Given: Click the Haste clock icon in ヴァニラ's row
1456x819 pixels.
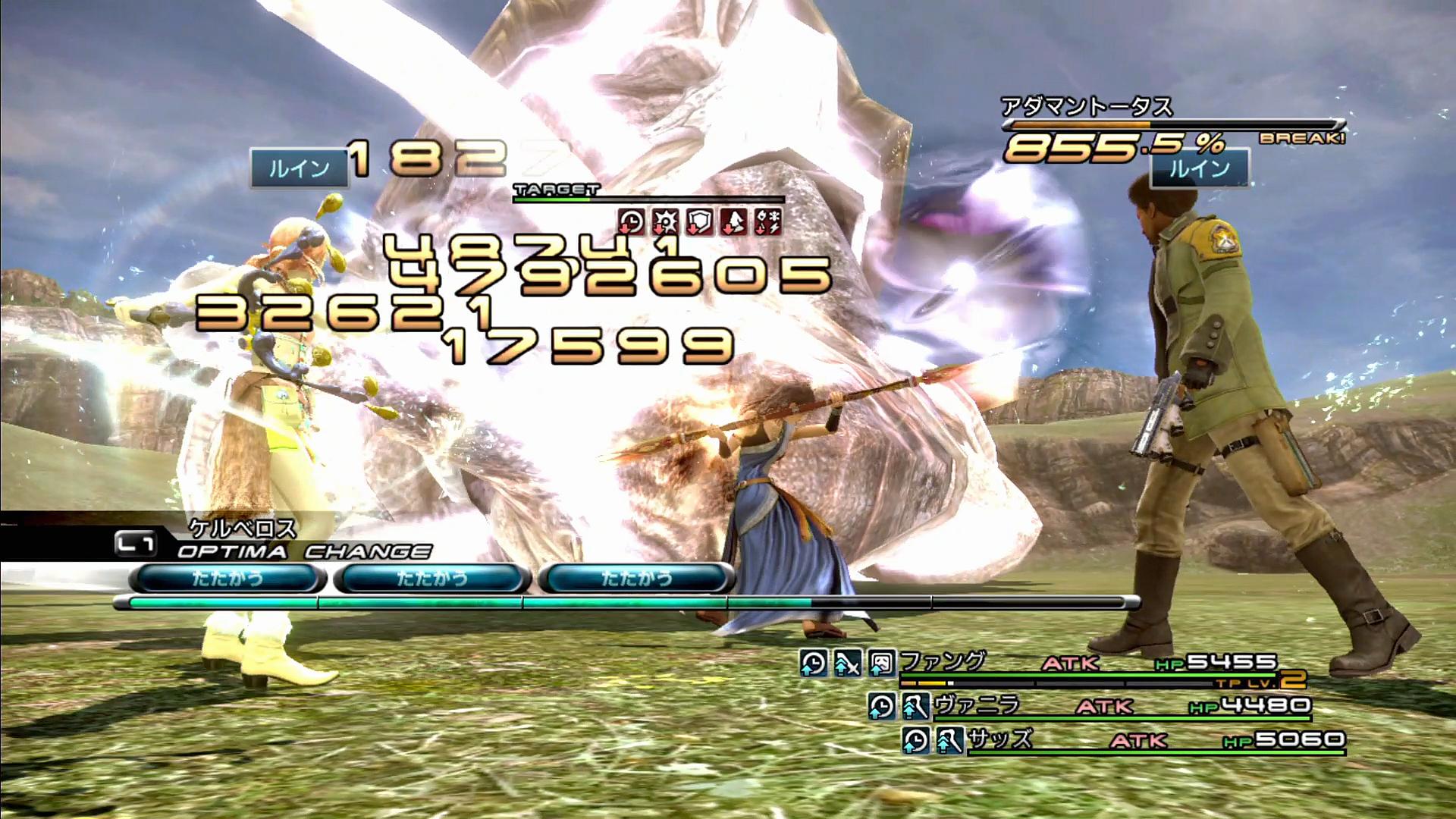Looking at the screenshot, I should 881,707.
